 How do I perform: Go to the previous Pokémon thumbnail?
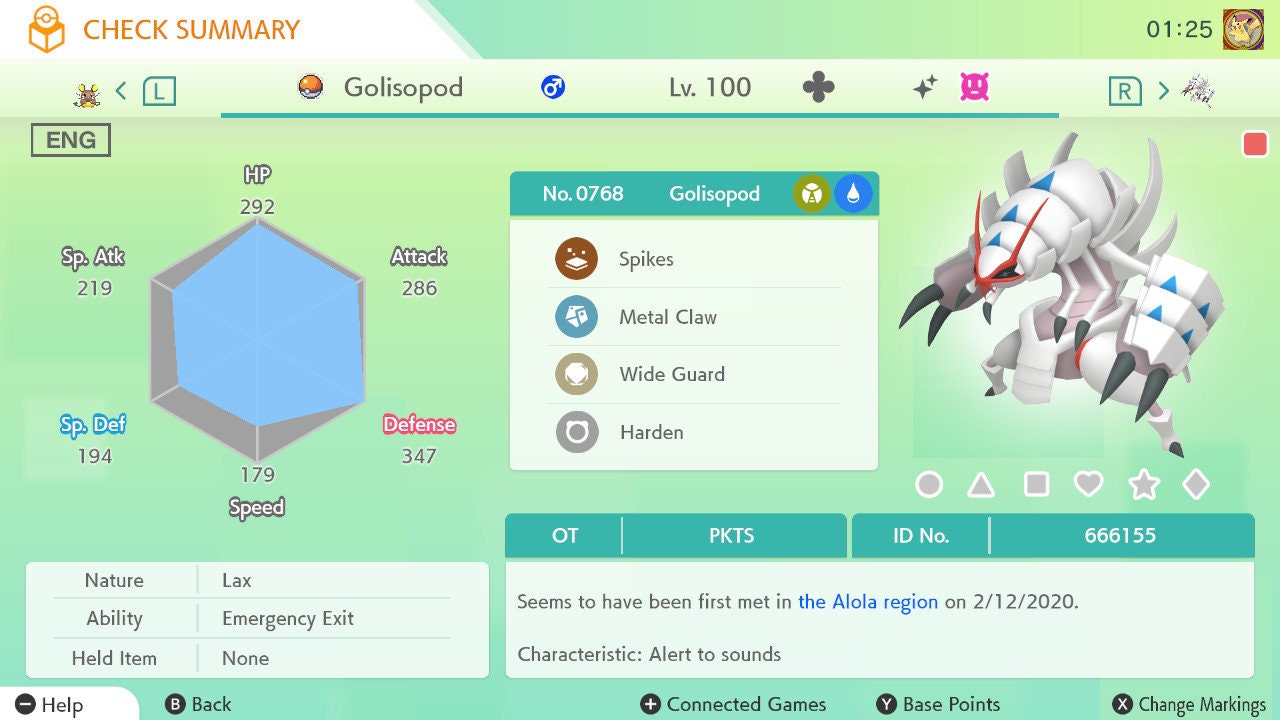88,93
